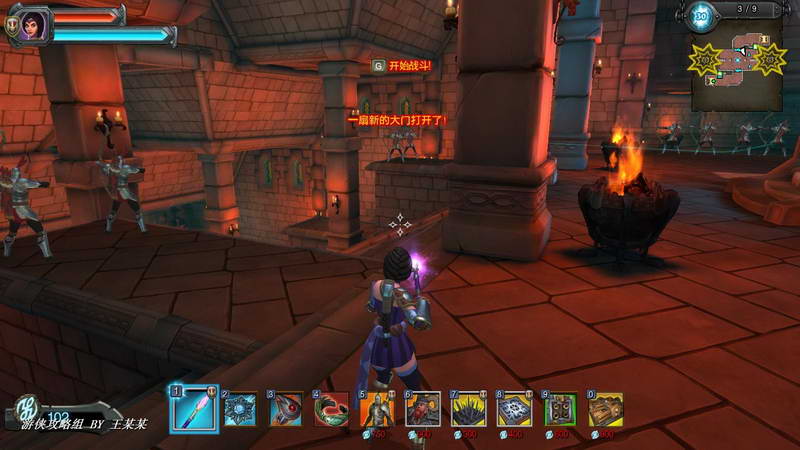
Task: Choose the red-bearded dwarf guardian slot
Action: (423, 409)
